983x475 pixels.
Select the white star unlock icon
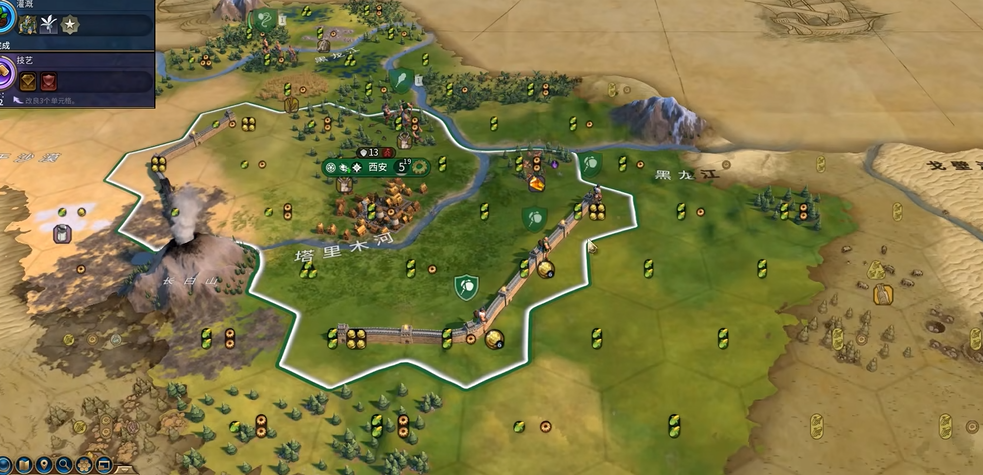(70, 24)
